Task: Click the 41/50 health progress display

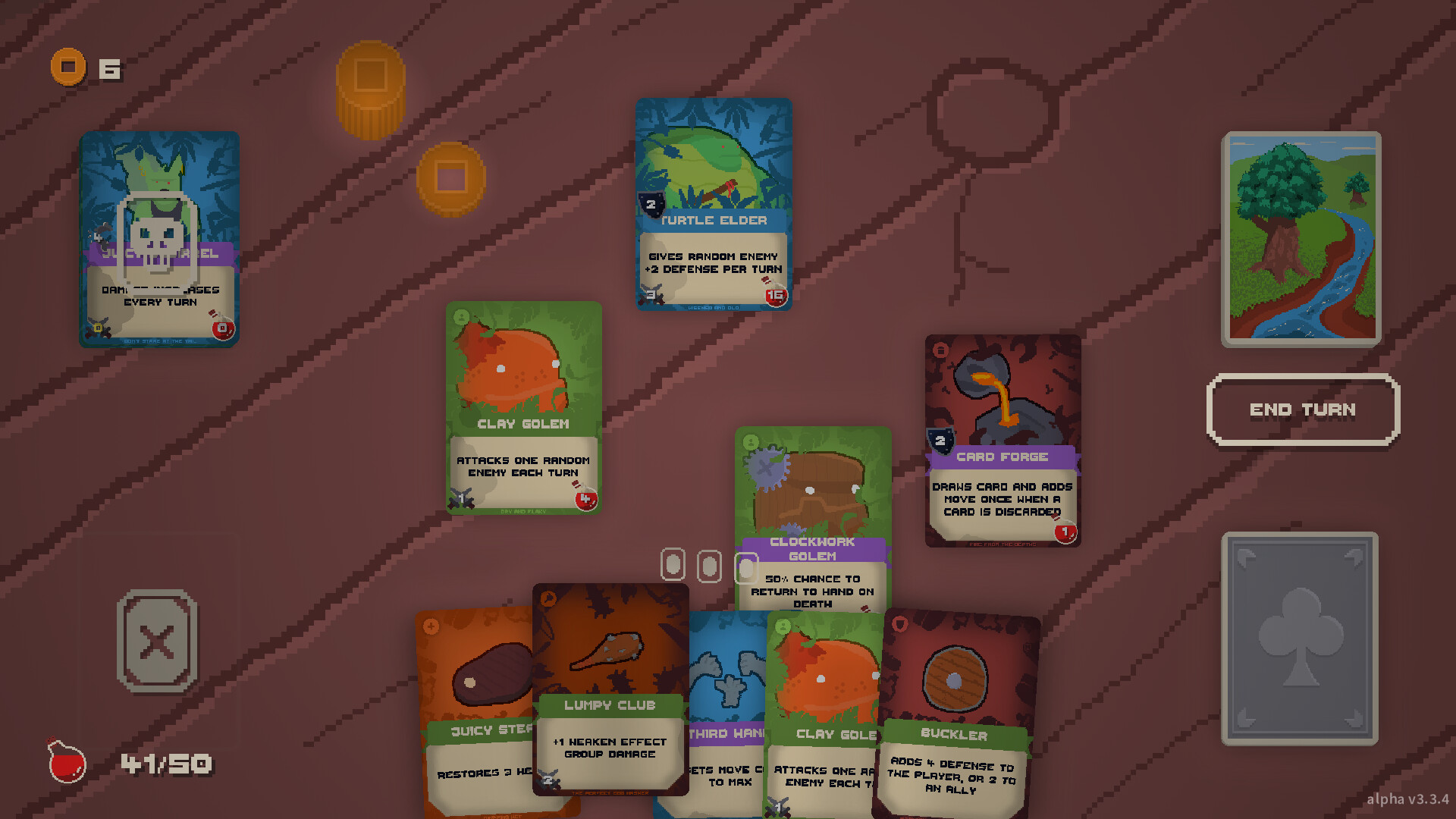Action: [x=165, y=763]
